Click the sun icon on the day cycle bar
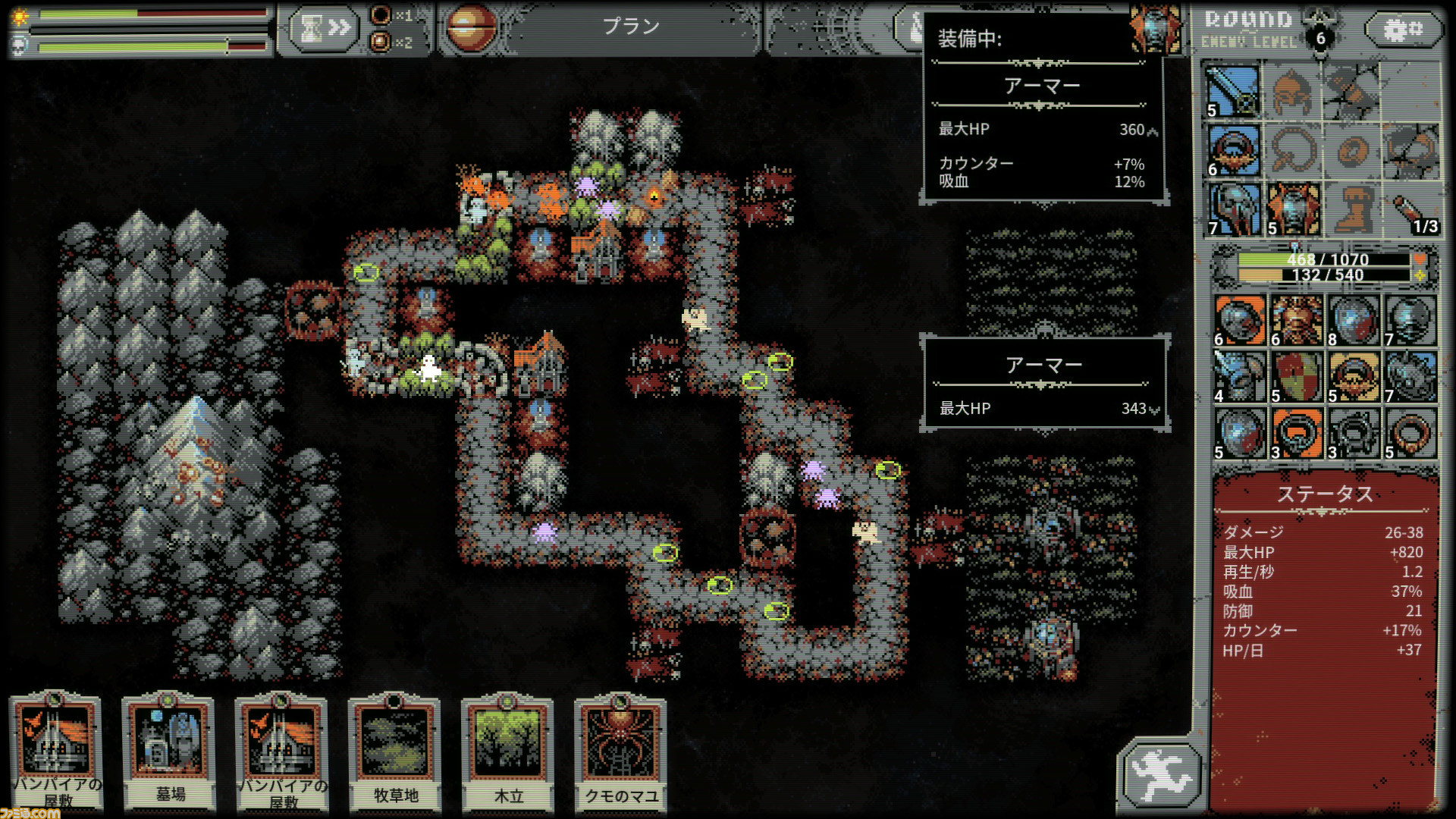 (20, 14)
